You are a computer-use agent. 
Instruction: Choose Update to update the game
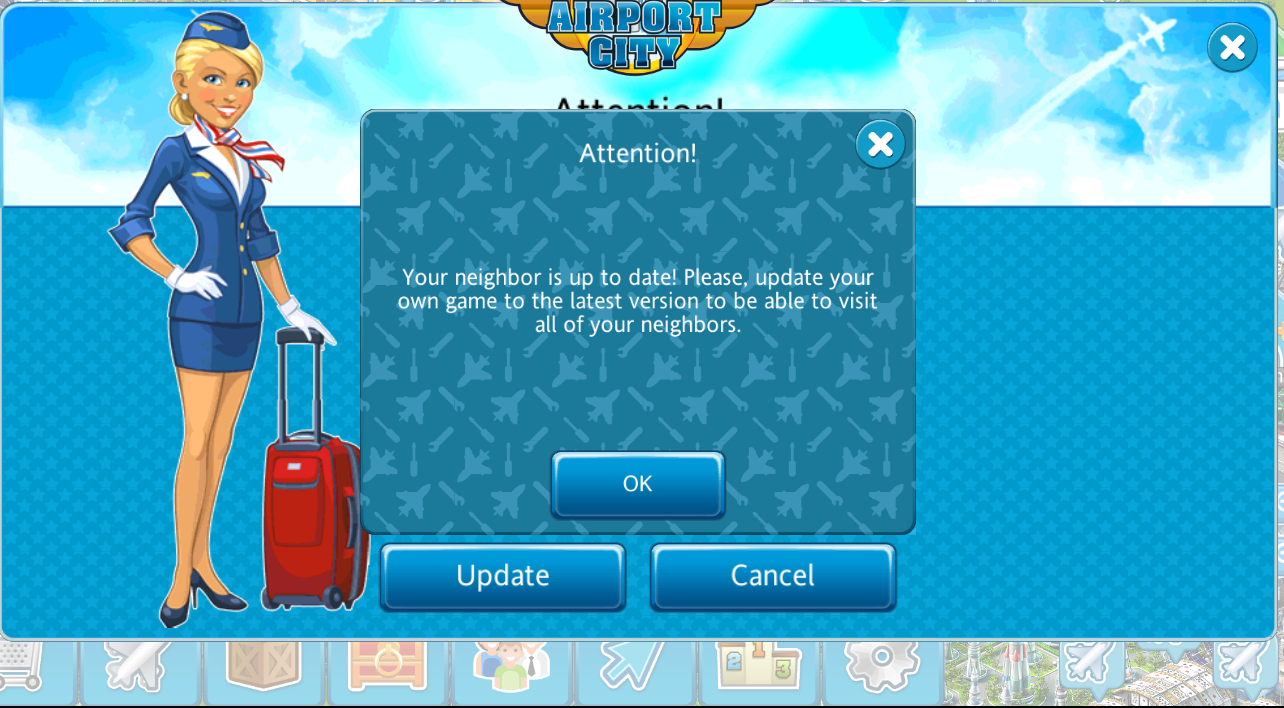click(502, 576)
